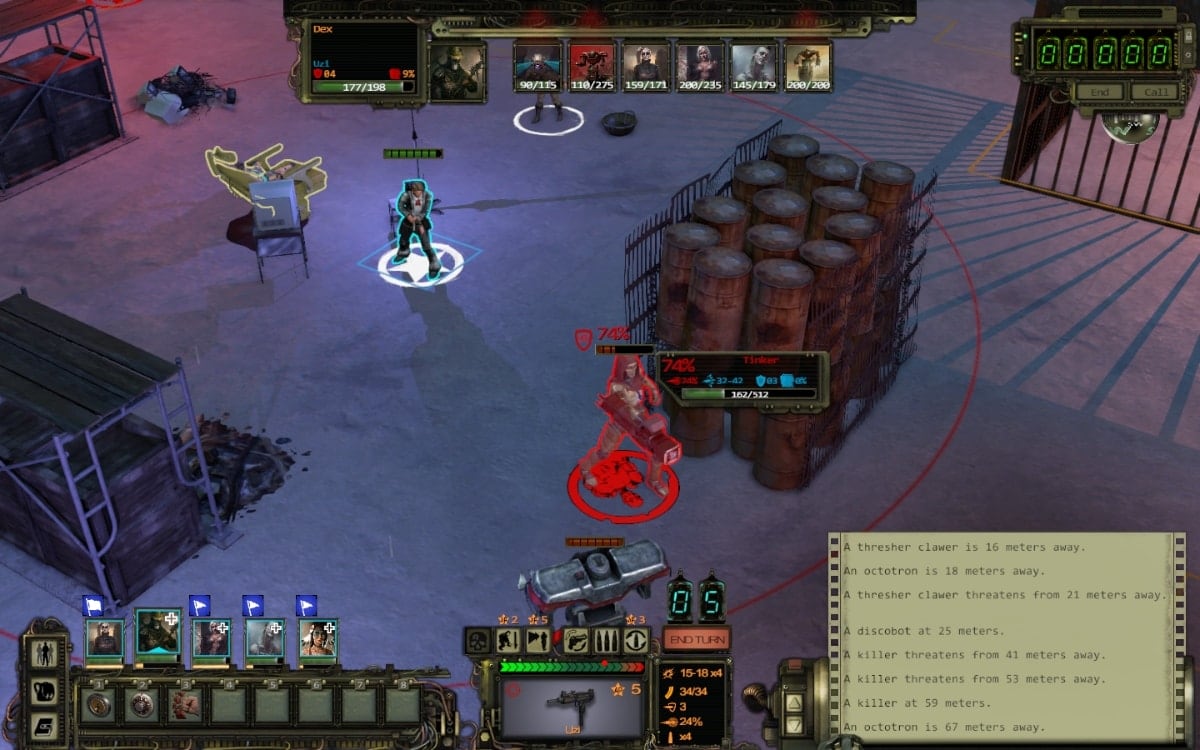Click the radio Call button
The height and width of the screenshot is (750, 1200).
pos(1154,92)
